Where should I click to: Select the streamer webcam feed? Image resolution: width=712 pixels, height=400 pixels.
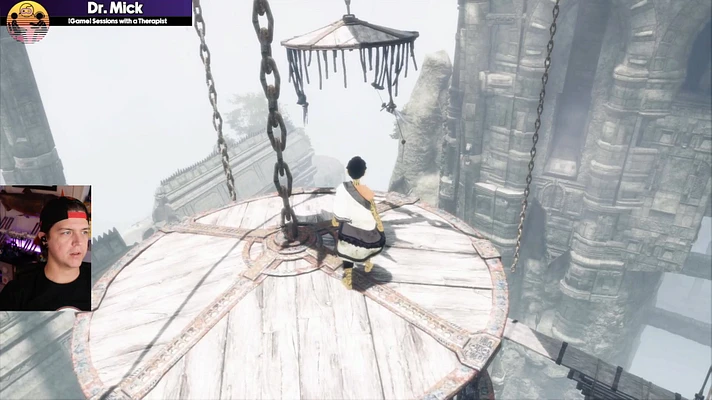tap(46, 247)
